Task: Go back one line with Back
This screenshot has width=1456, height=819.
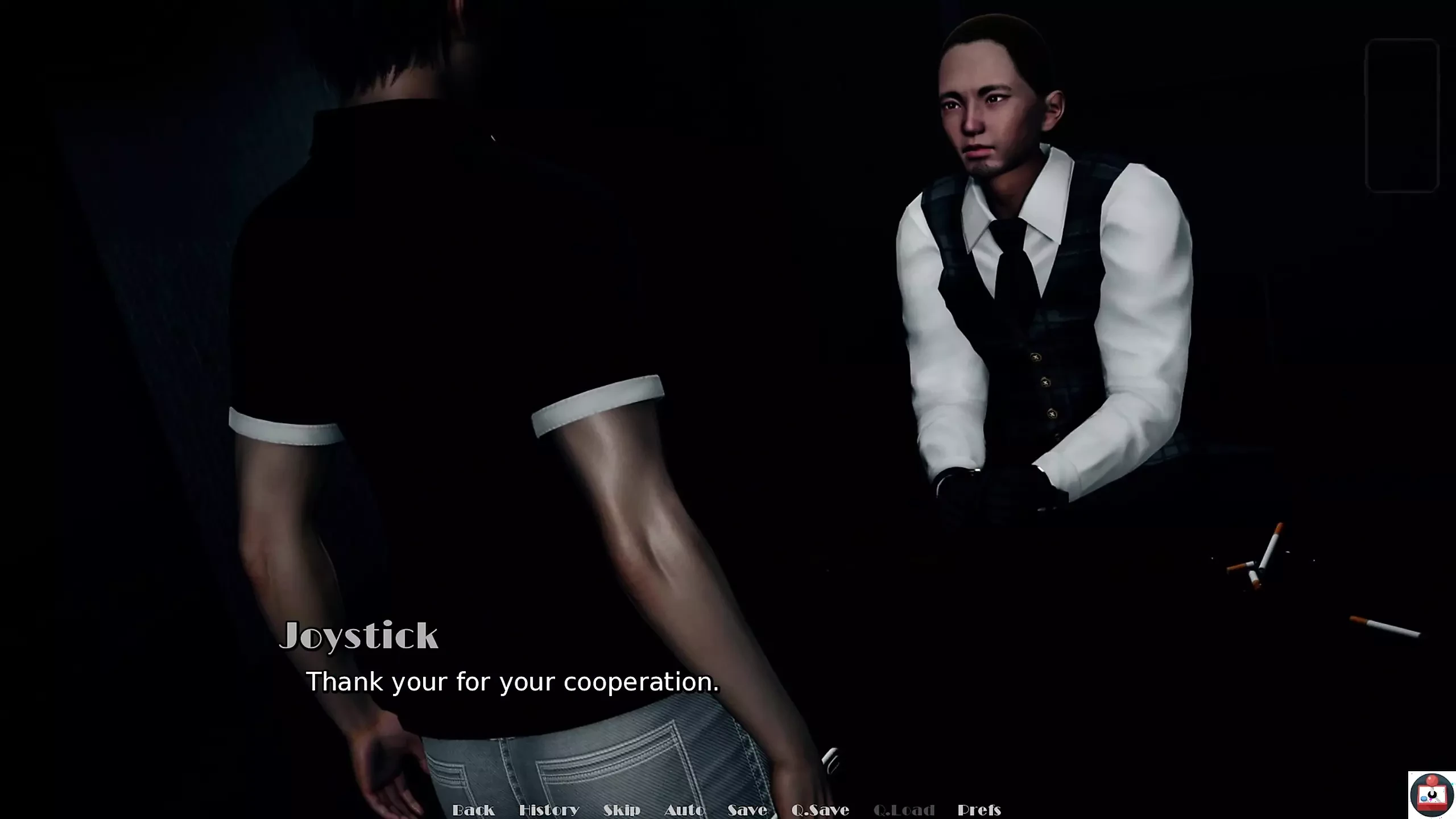Action: pos(473,809)
